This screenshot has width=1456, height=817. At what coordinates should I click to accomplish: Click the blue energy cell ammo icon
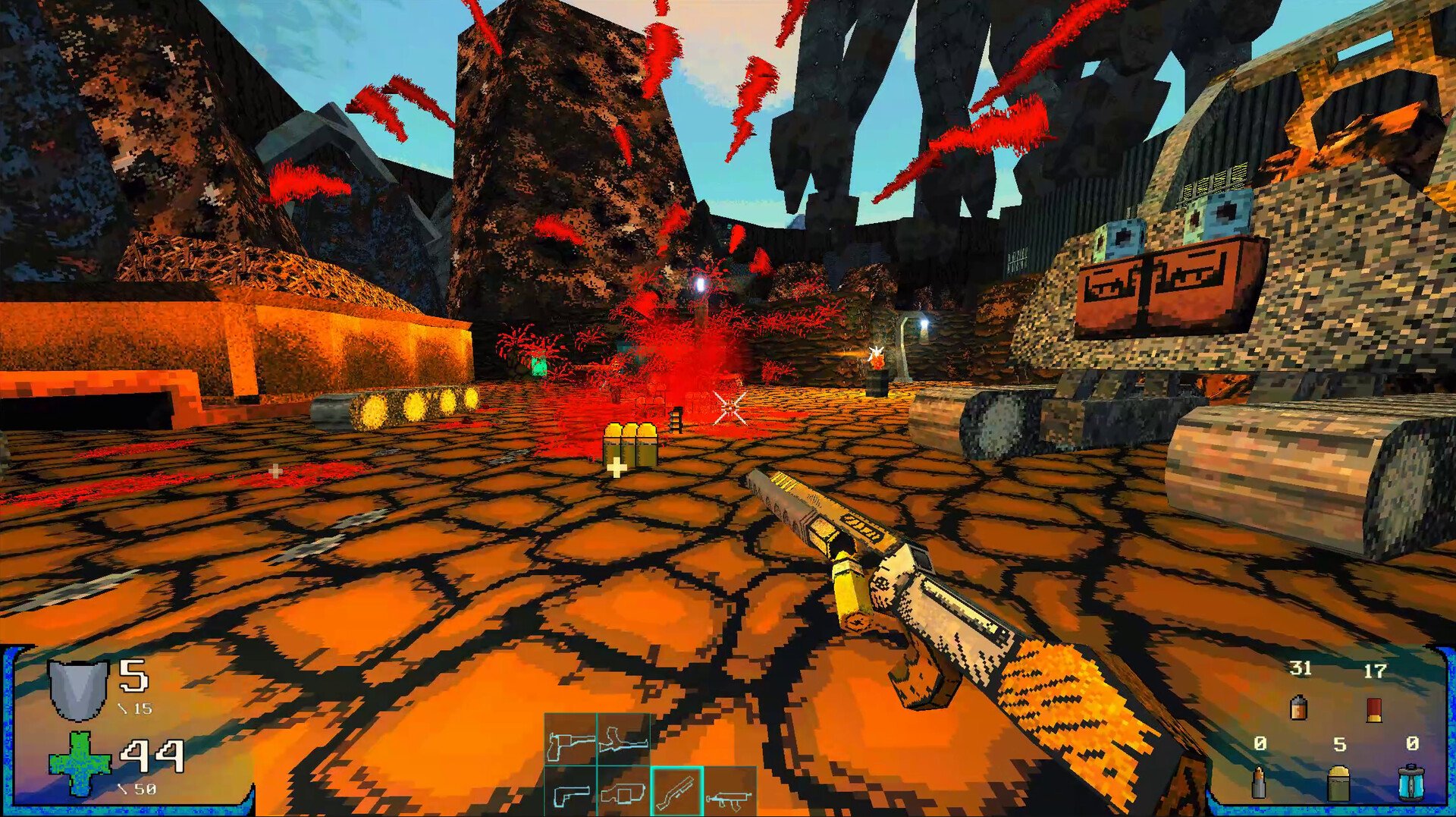1410,783
